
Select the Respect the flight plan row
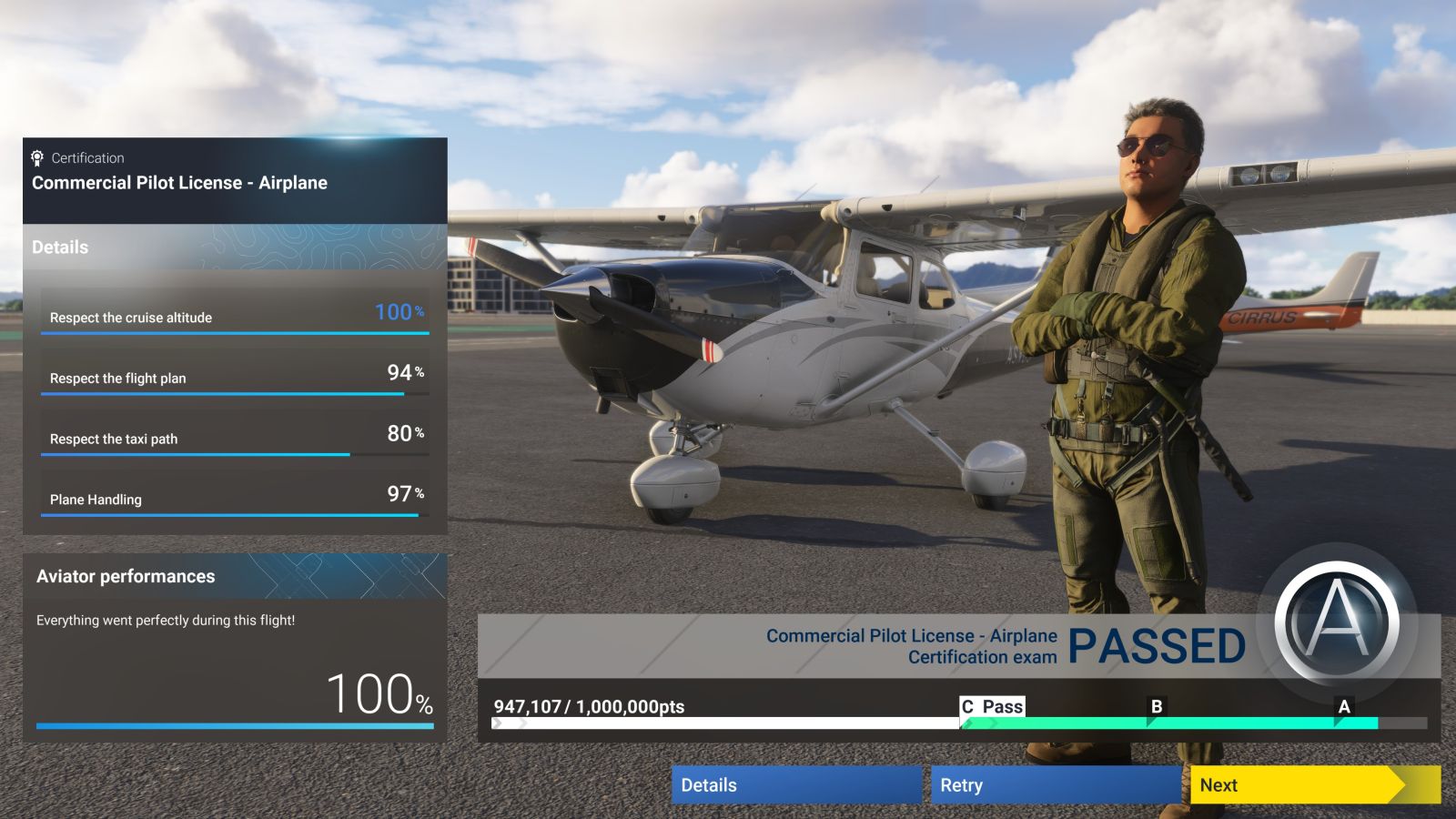235,375
